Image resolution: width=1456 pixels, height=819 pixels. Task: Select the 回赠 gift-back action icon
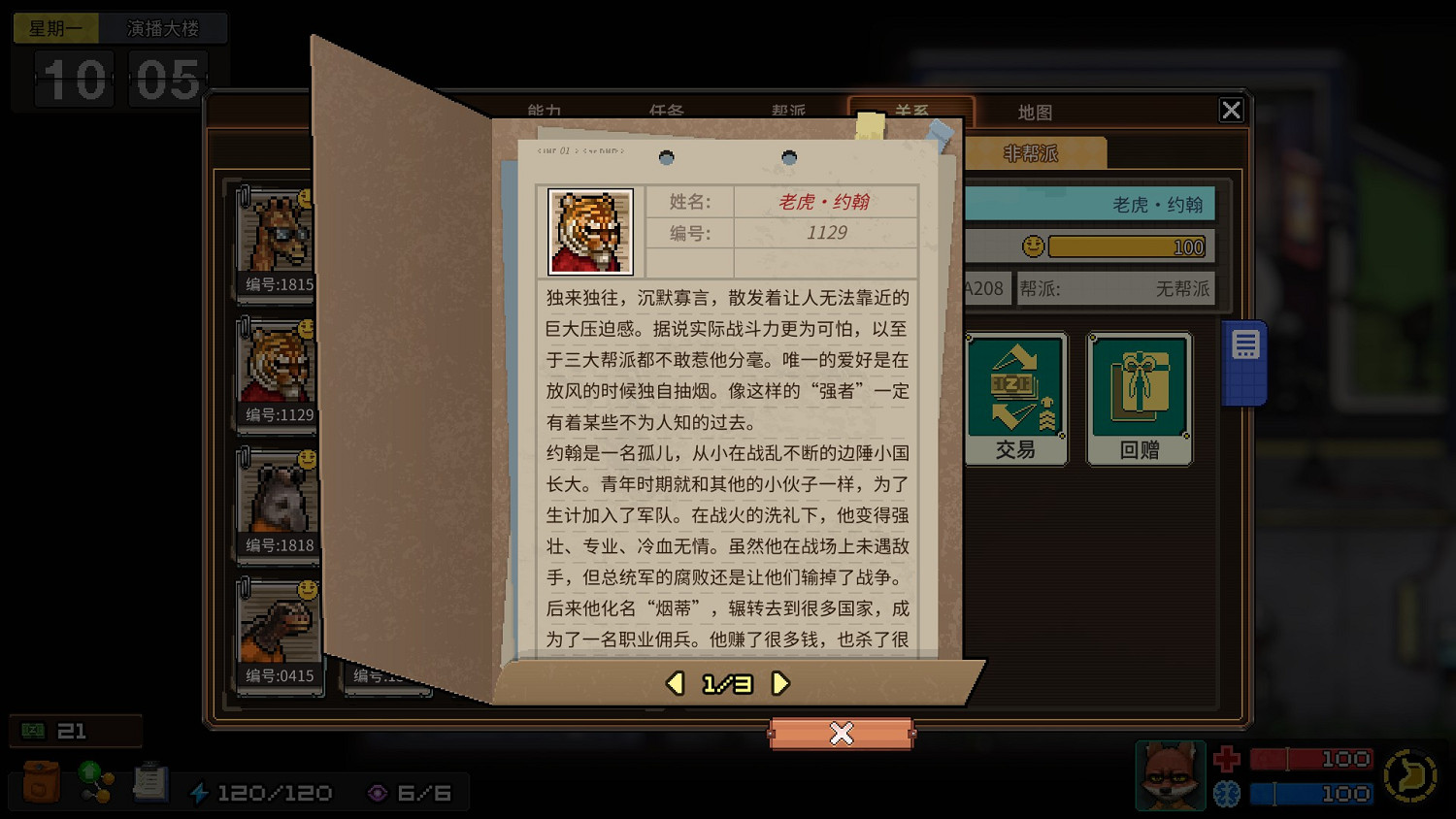[1139, 396]
